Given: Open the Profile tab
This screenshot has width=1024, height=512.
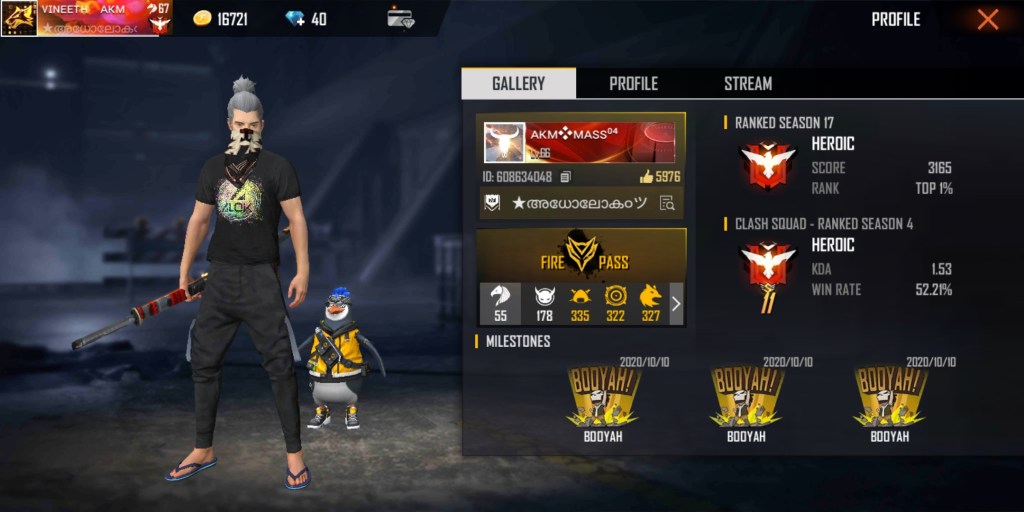Looking at the screenshot, I should 633,83.
